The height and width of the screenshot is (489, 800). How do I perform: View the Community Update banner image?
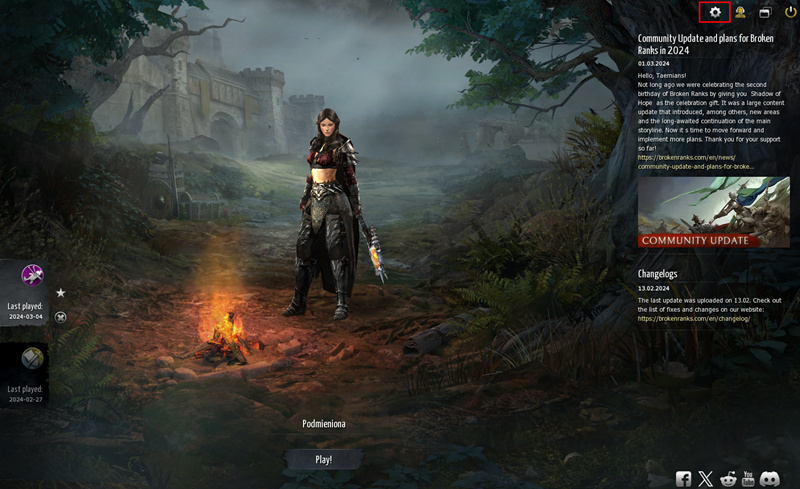click(x=713, y=212)
